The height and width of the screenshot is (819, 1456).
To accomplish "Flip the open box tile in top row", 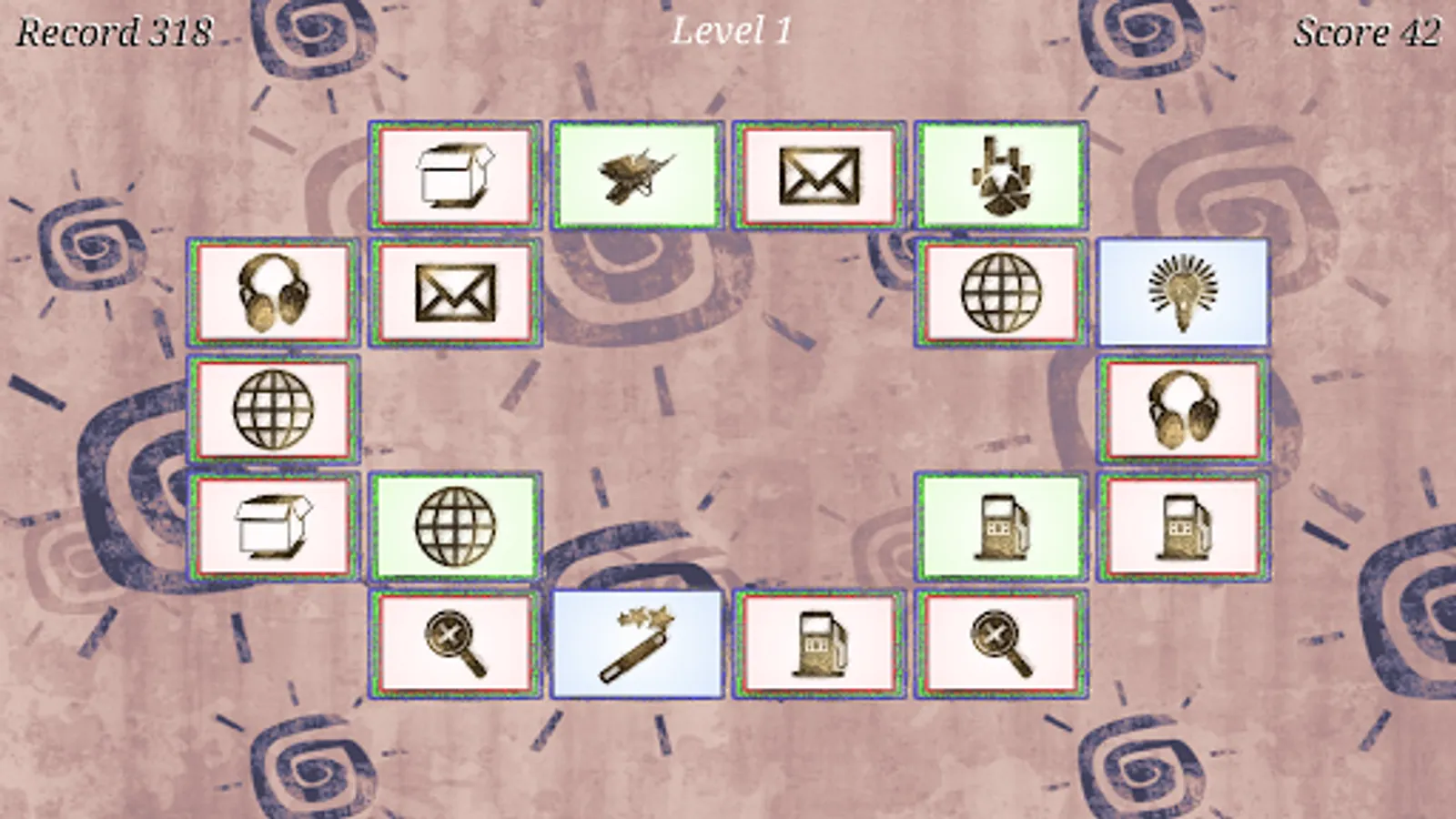I will [453, 174].
